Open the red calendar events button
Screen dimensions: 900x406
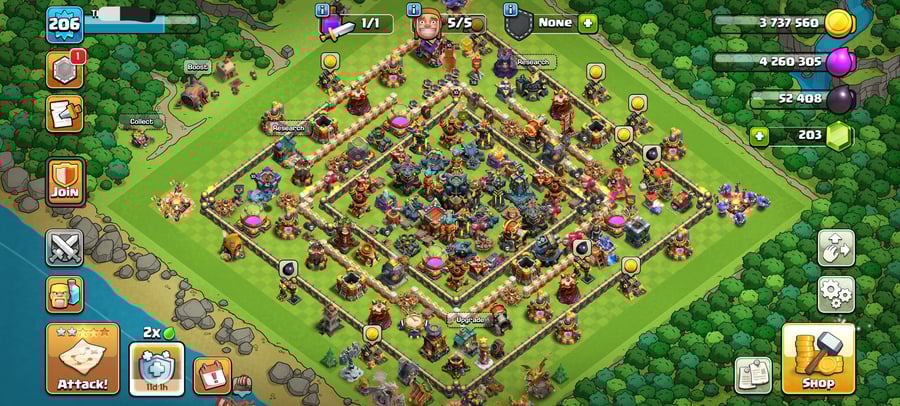click(211, 375)
